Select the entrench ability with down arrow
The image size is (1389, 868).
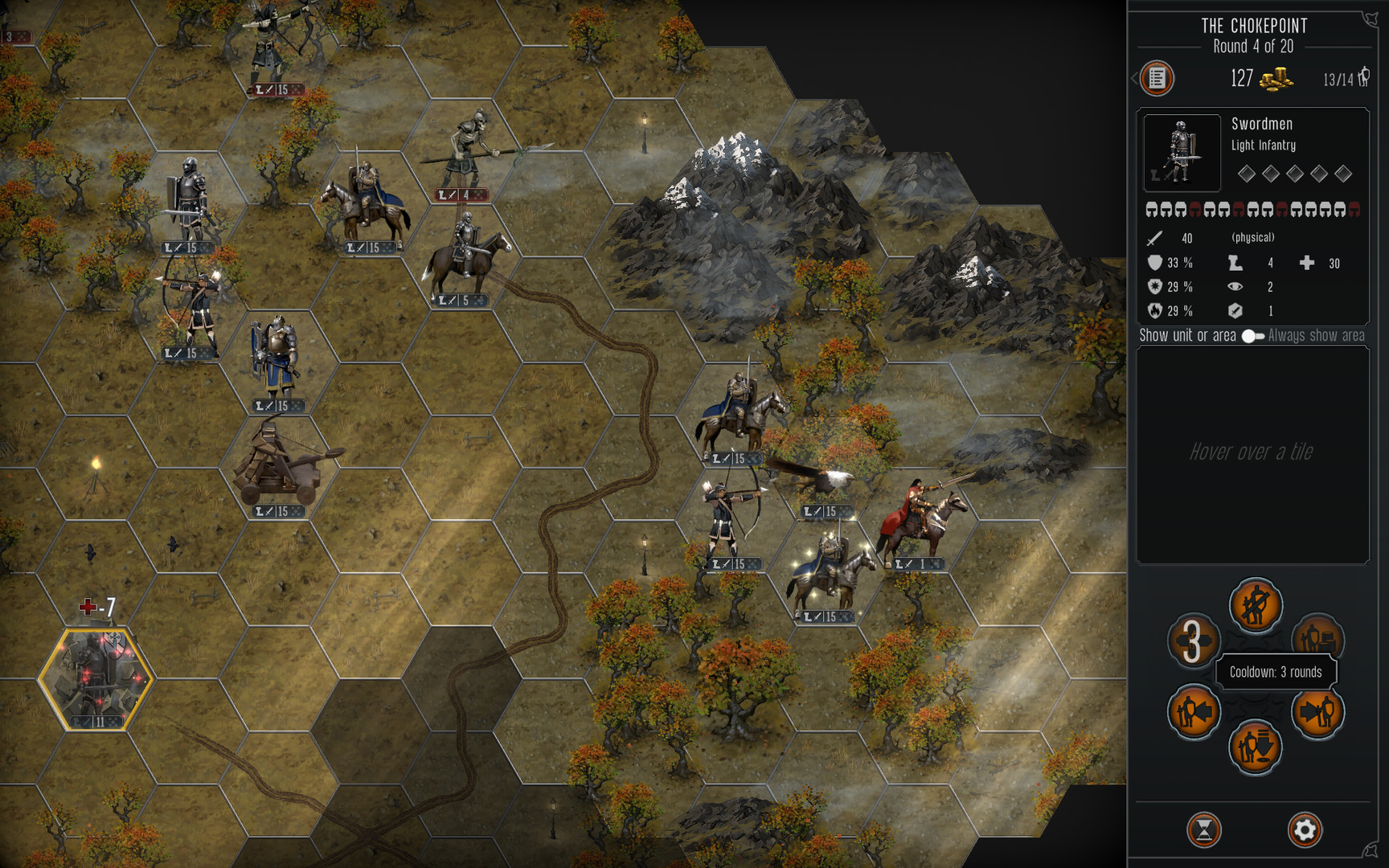coord(1255,747)
